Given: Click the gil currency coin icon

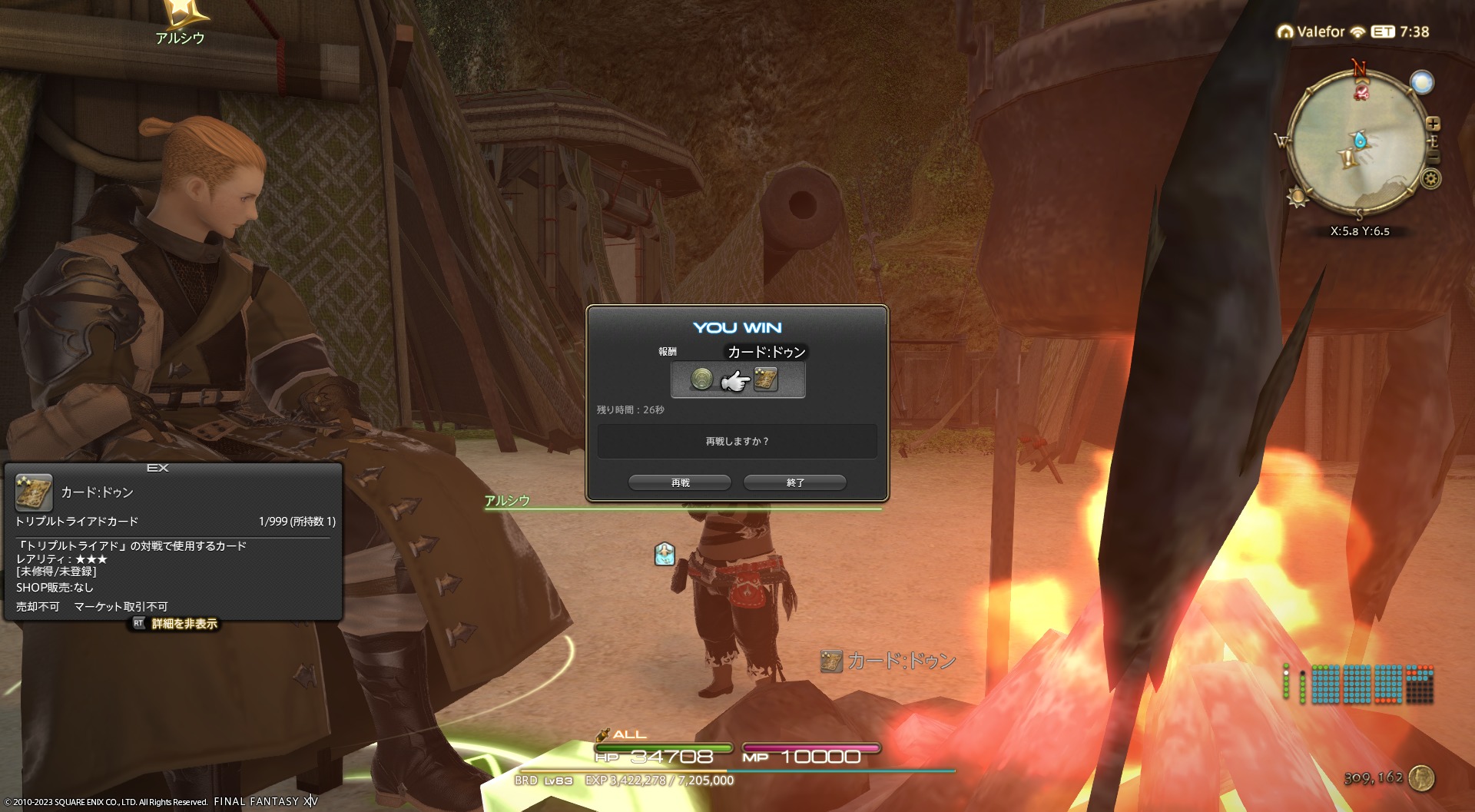Looking at the screenshot, I should click(x=1422, y=778).
